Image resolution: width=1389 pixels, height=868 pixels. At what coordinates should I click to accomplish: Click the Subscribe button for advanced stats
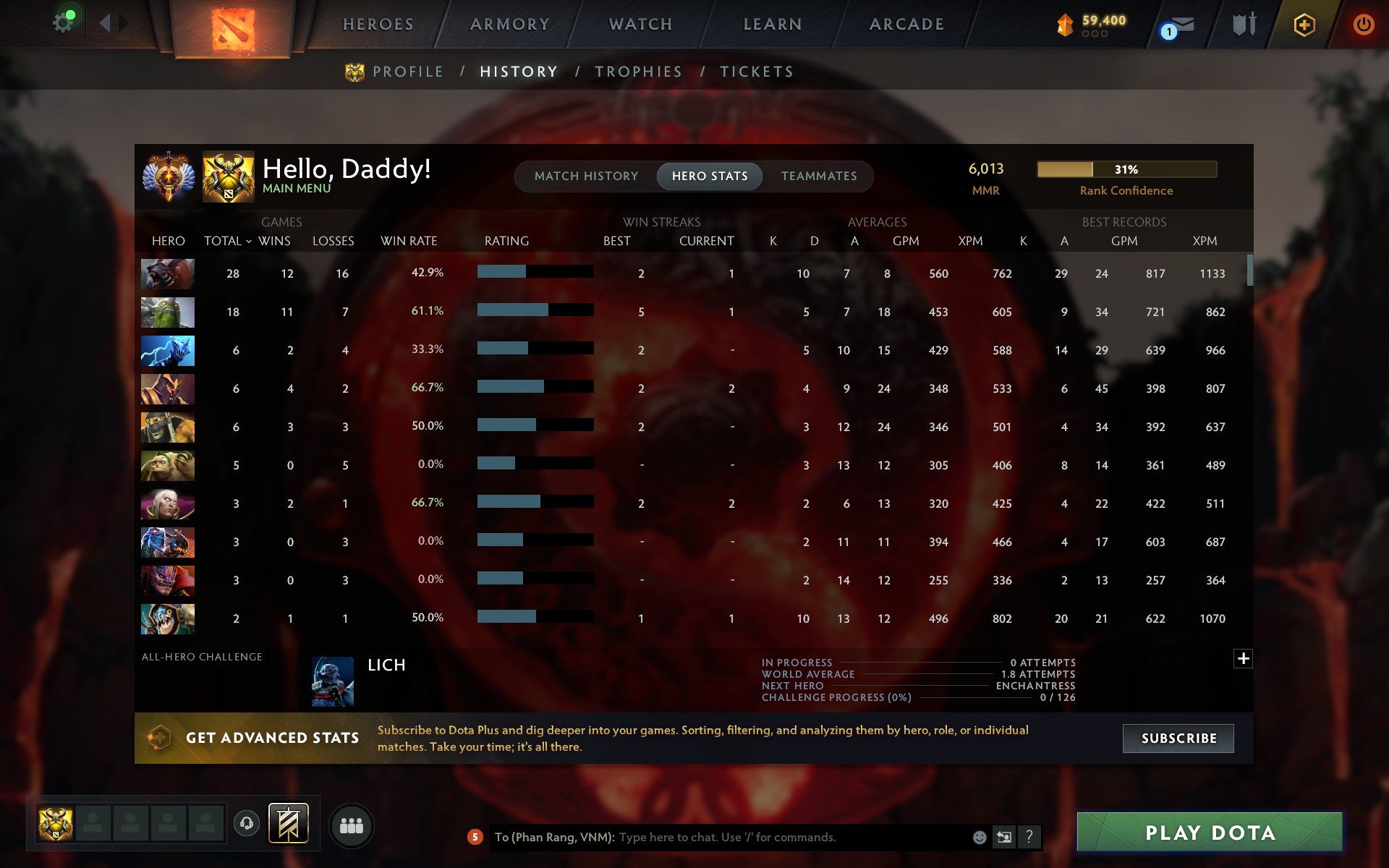1178,739
